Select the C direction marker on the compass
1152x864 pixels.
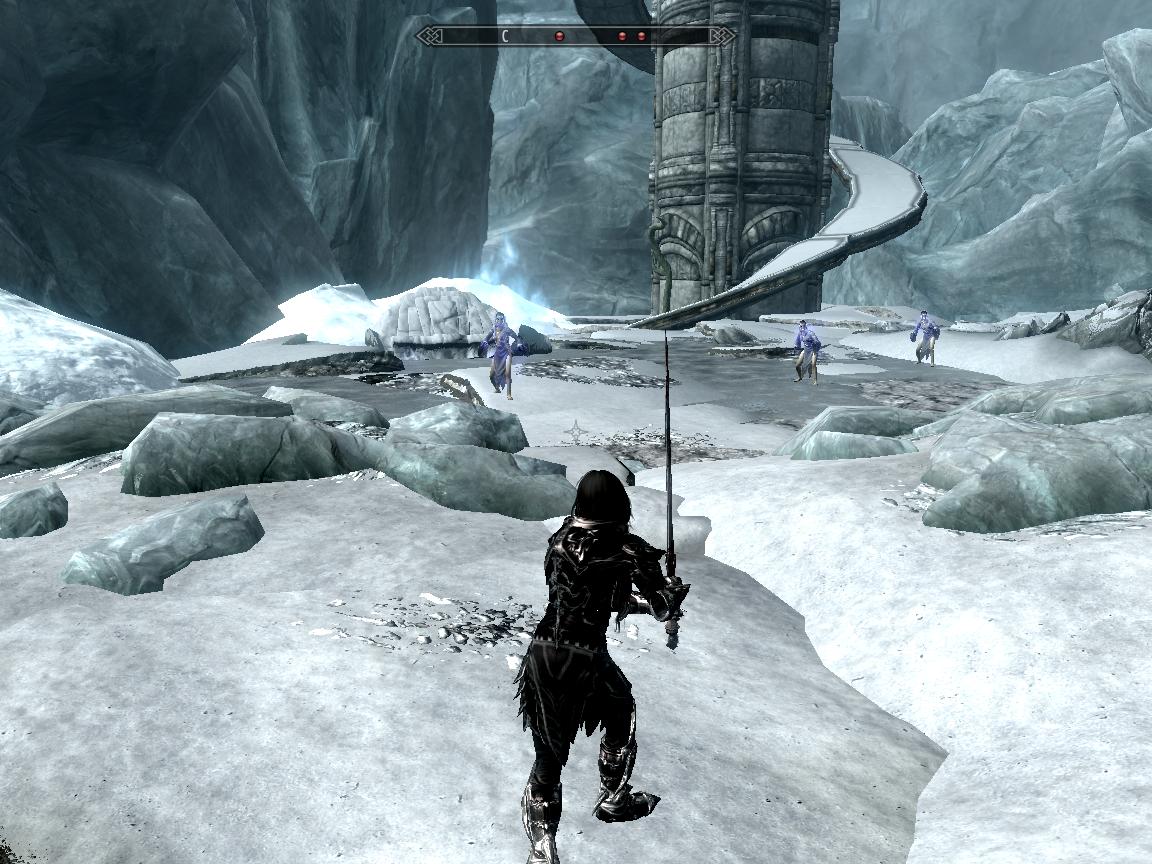[x=505, y=36]
